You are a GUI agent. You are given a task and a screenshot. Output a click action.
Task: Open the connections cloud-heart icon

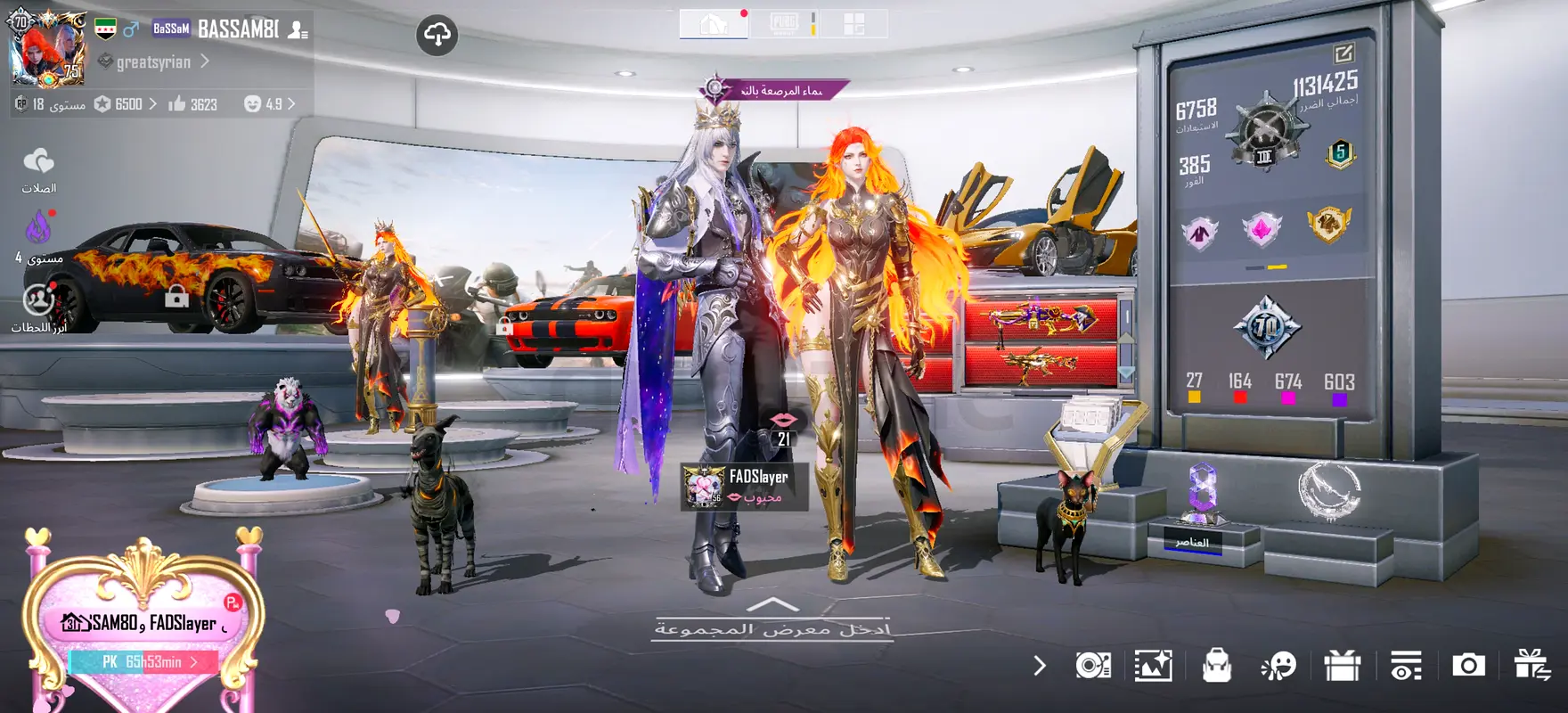tap(38, 162)
